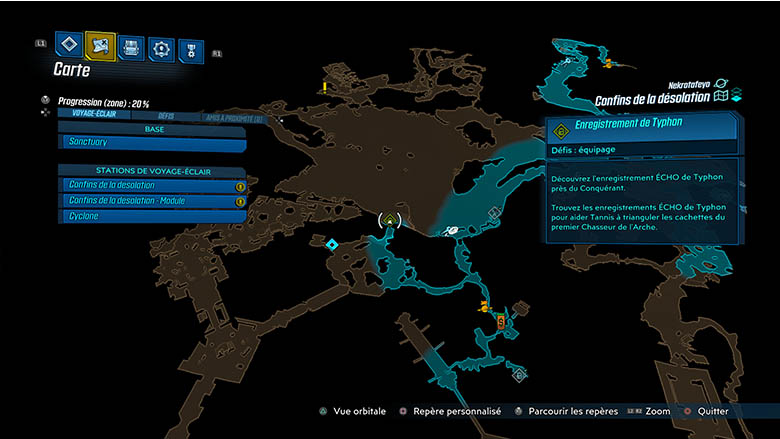Choose Confins de la désolation - Module station
The width and height of the screenshot is (780, 439).
pyautogui.click(x=152, y=201)
